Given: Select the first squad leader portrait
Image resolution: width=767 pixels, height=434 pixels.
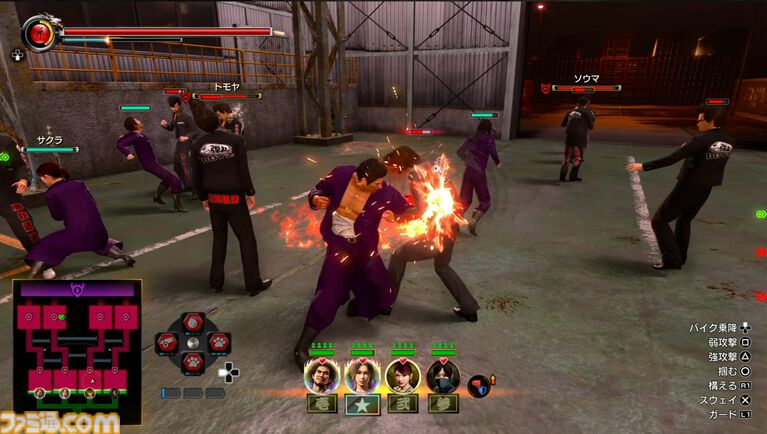Looking at the screenshot, I should tap(322, 375).
